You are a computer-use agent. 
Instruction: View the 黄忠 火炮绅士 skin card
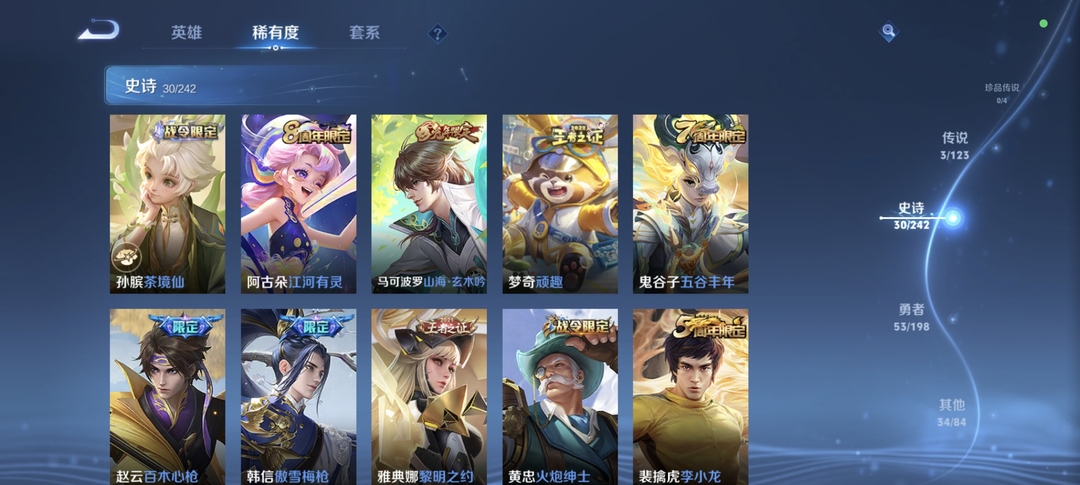click(x=560, y=397)
